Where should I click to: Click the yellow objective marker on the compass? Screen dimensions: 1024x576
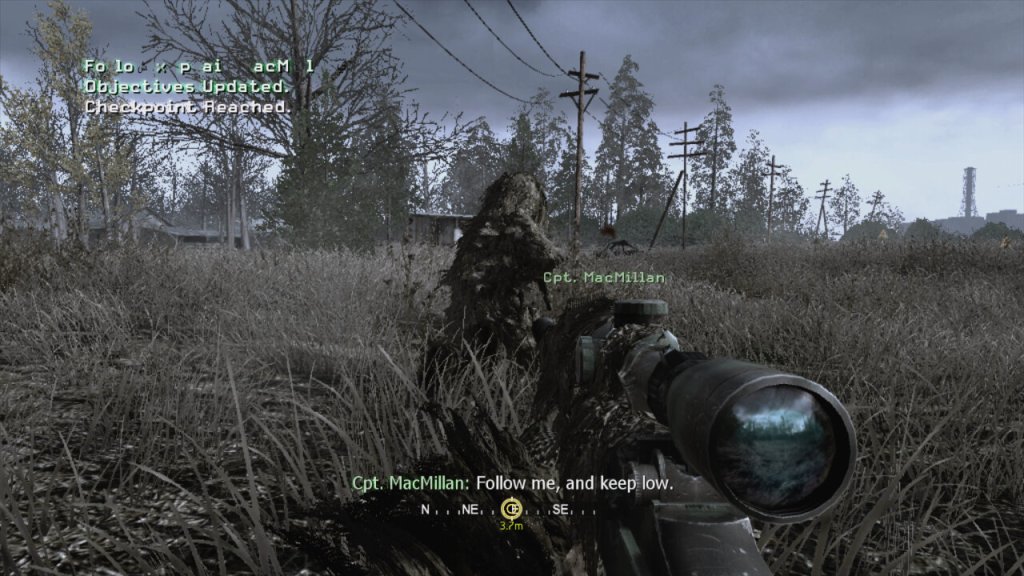click(x=511, y=507)
